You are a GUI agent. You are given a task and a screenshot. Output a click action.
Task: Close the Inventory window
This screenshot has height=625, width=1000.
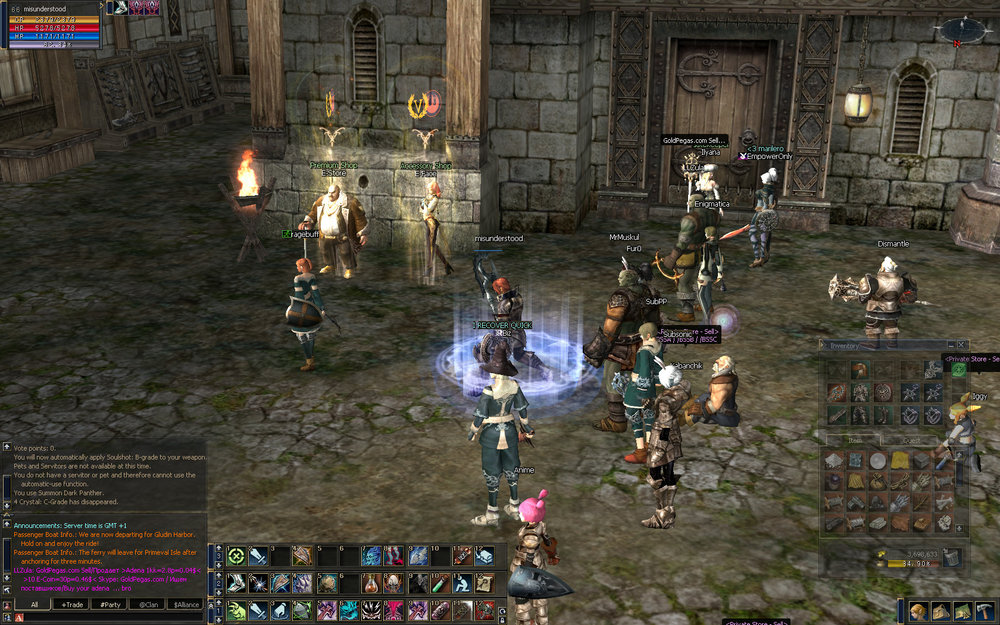(x=962, y=345)
